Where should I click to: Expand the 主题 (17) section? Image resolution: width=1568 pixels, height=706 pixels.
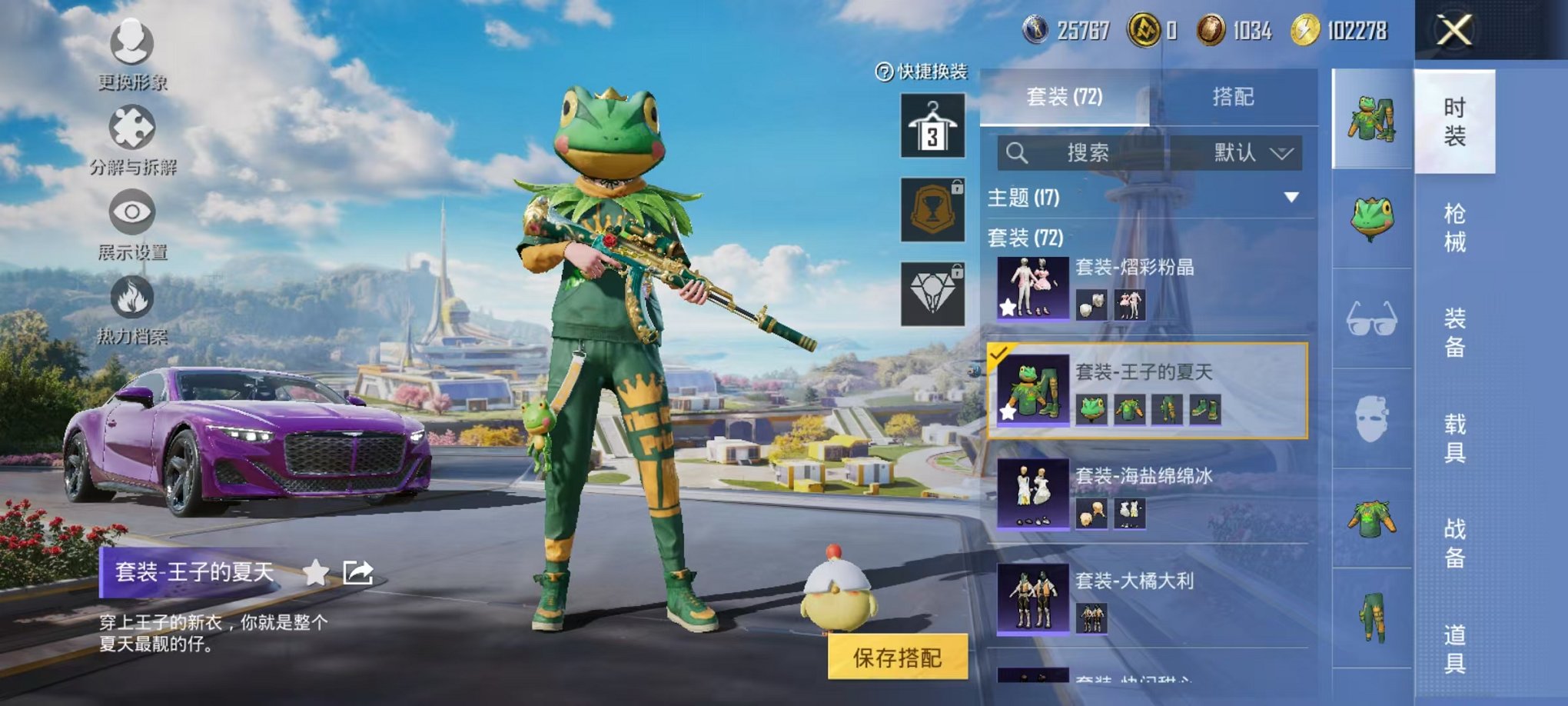[x=1292, y=198]
